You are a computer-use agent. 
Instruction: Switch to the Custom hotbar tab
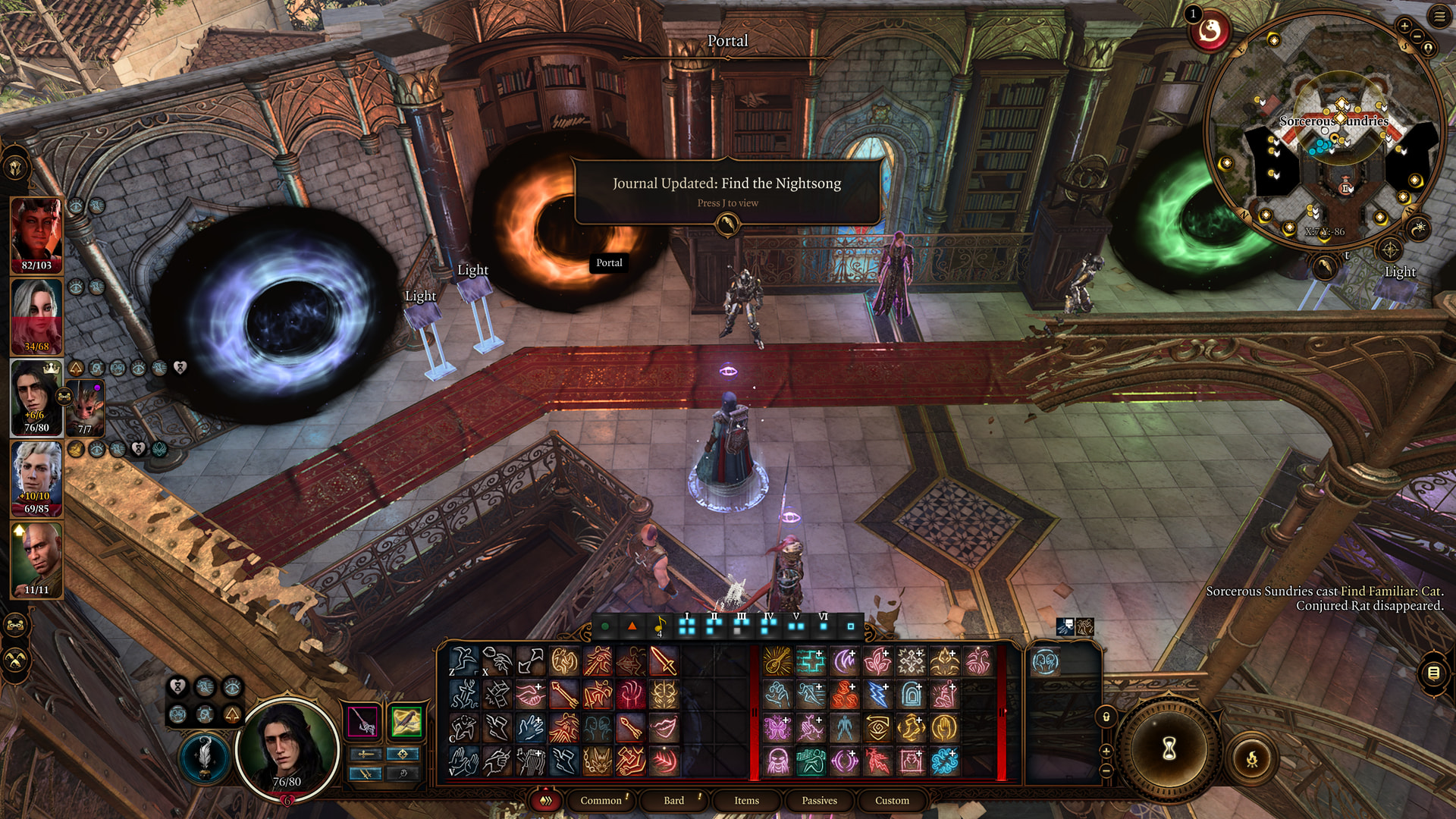(x=892, y=800)
